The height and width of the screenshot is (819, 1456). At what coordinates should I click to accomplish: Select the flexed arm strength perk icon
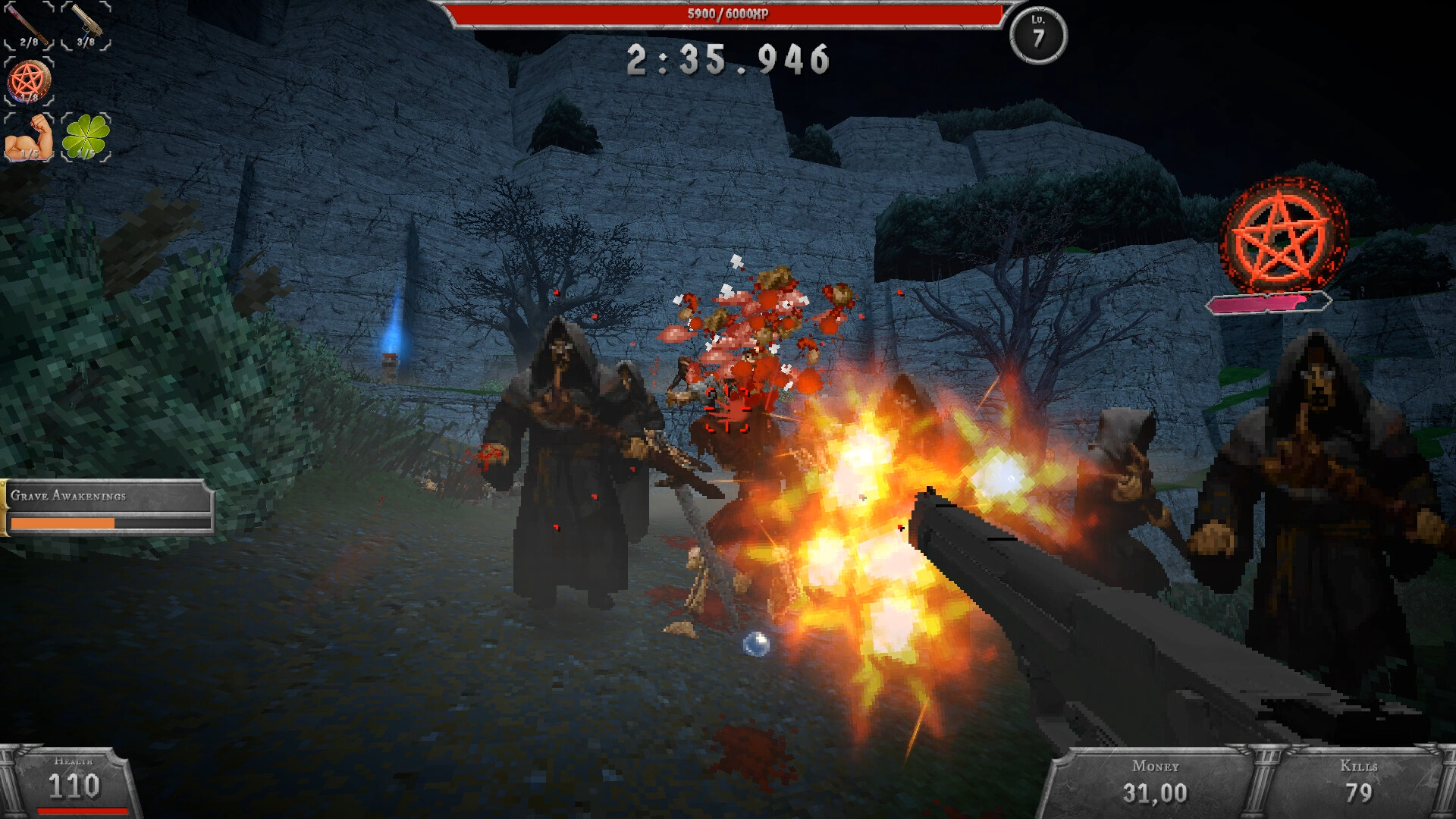[x=27, y=136]
